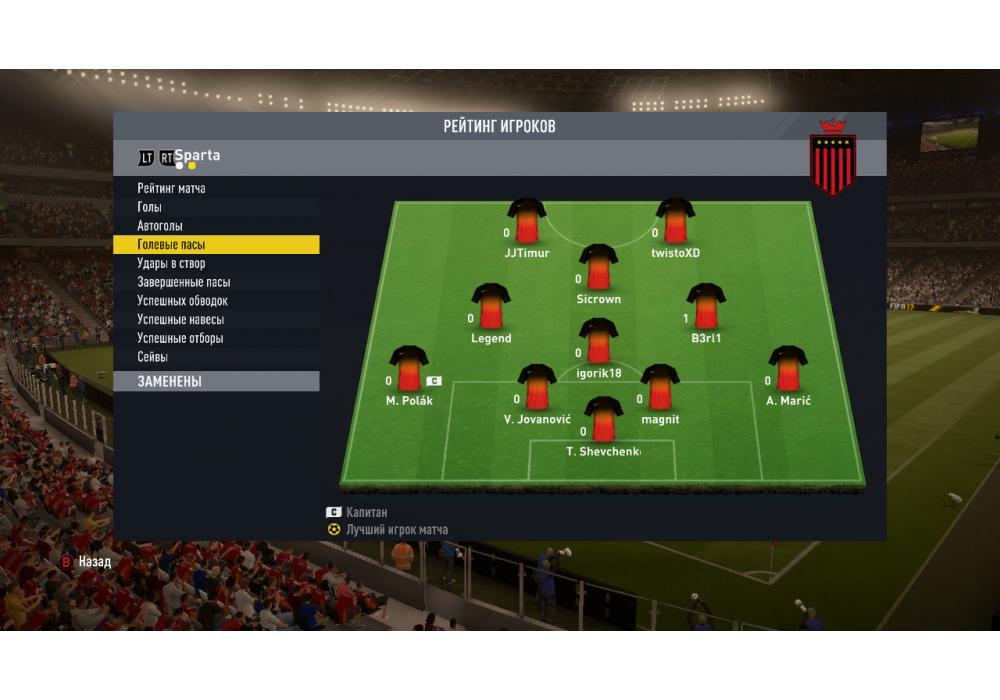The width and height of the screenshot is (1000, 700).
Task: Choose the Голы stat row
Action: pos(150,207)
